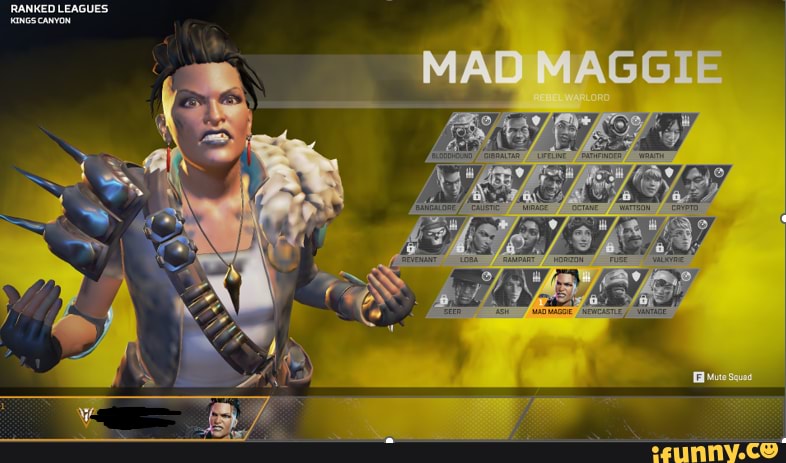This screenshot has height=463, width=786.
Task: Choose Revenant from the legend grid
Action: [x=433, y=240]
